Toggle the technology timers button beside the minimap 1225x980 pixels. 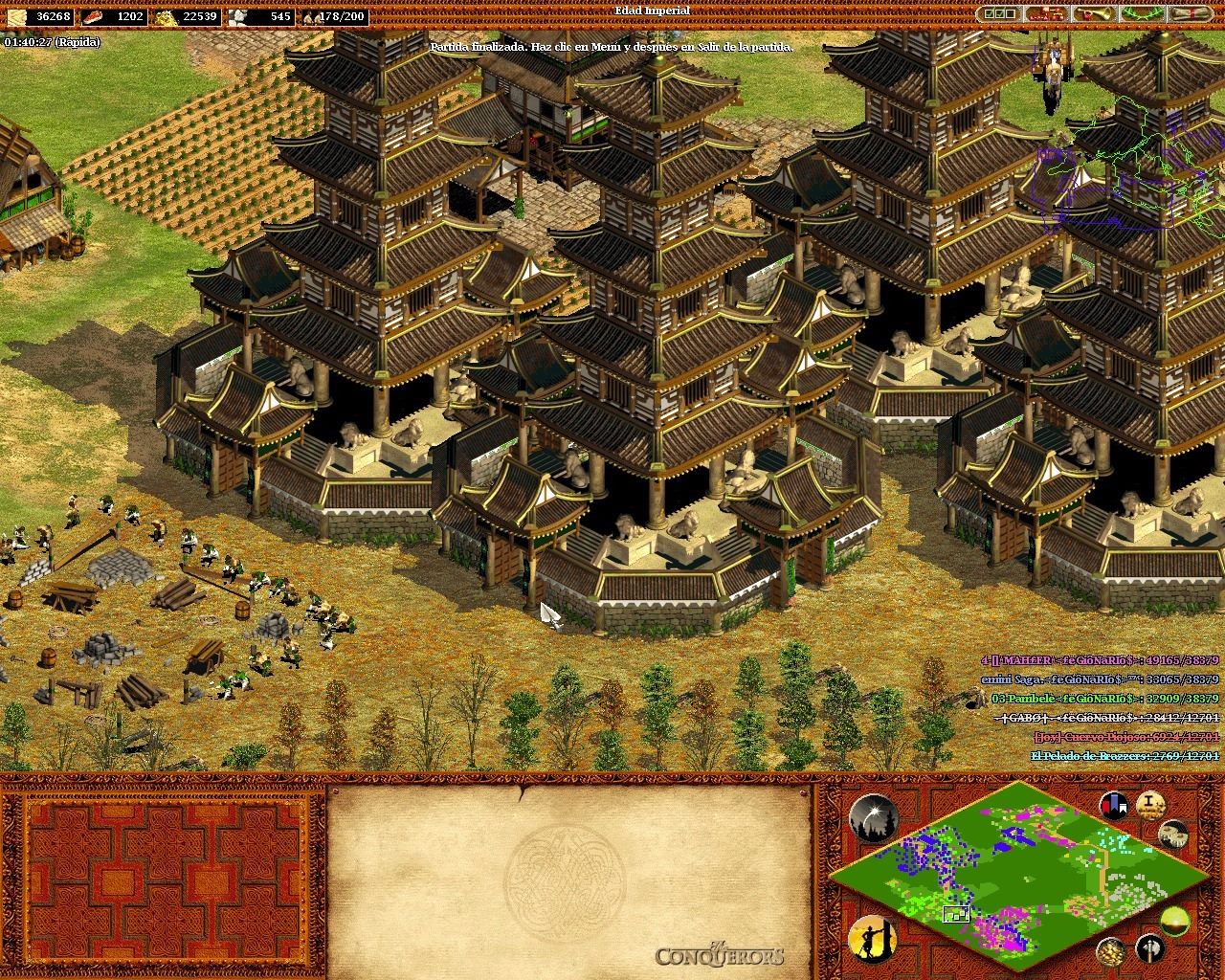1173,834
